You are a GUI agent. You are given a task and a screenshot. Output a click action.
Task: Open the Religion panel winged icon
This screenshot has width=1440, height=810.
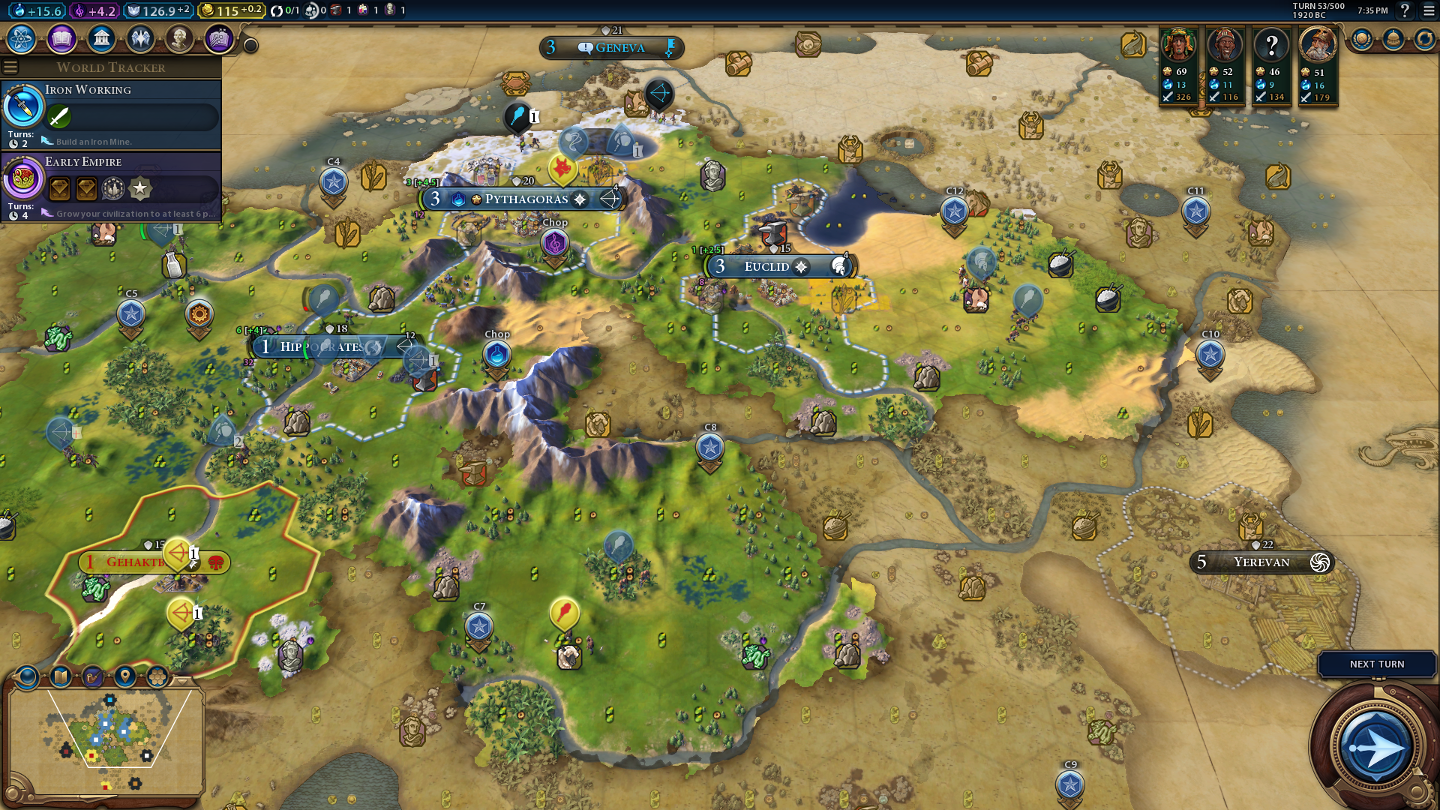(140, 39)
